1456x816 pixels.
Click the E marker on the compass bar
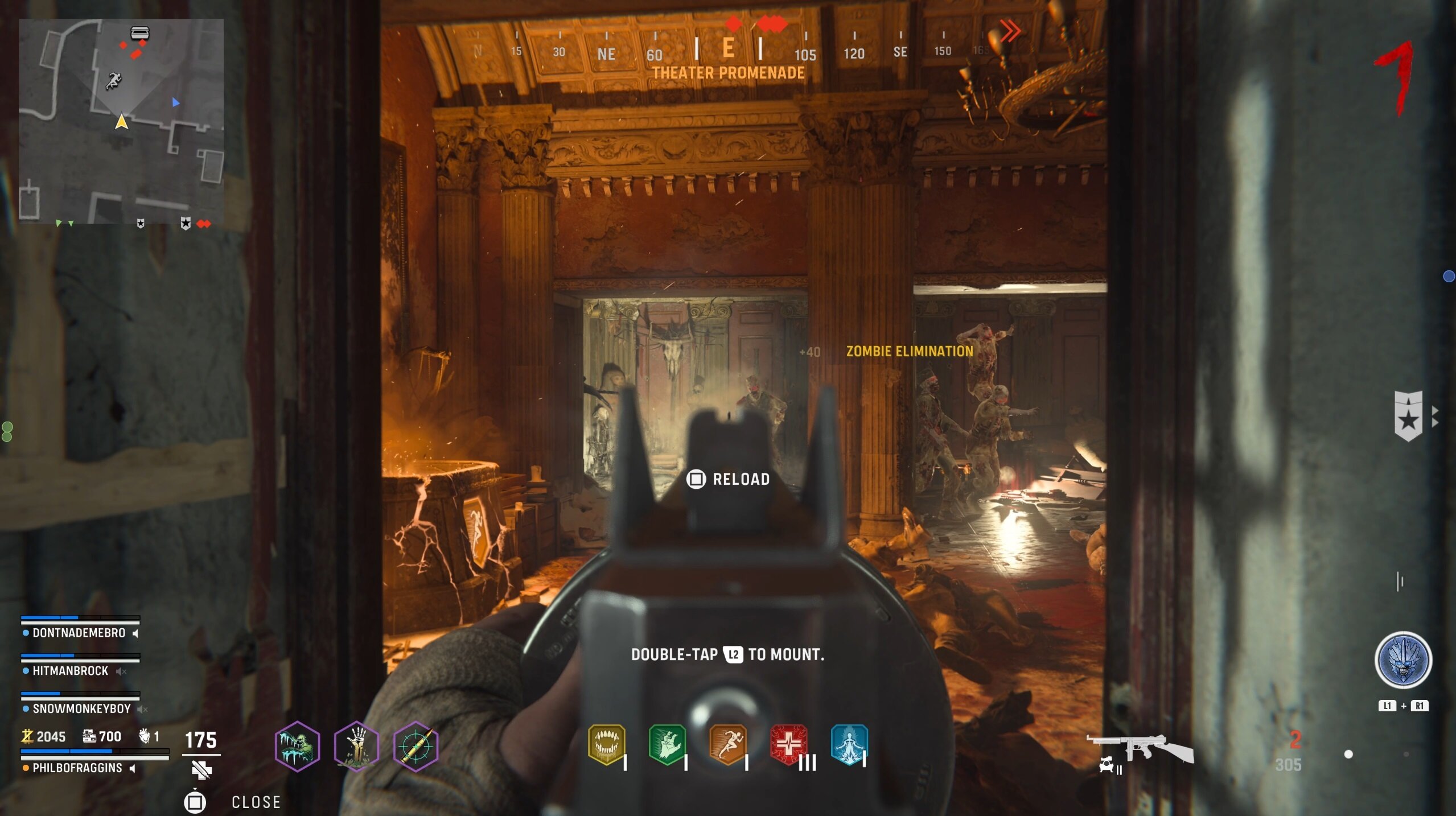[728, 50]
